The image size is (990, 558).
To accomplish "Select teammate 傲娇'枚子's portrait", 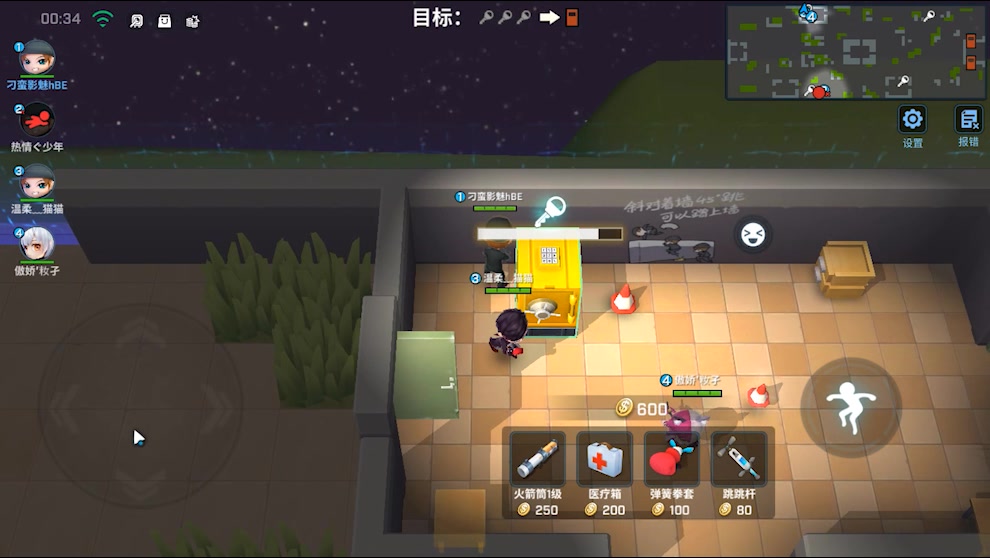I will coord(38,244).
